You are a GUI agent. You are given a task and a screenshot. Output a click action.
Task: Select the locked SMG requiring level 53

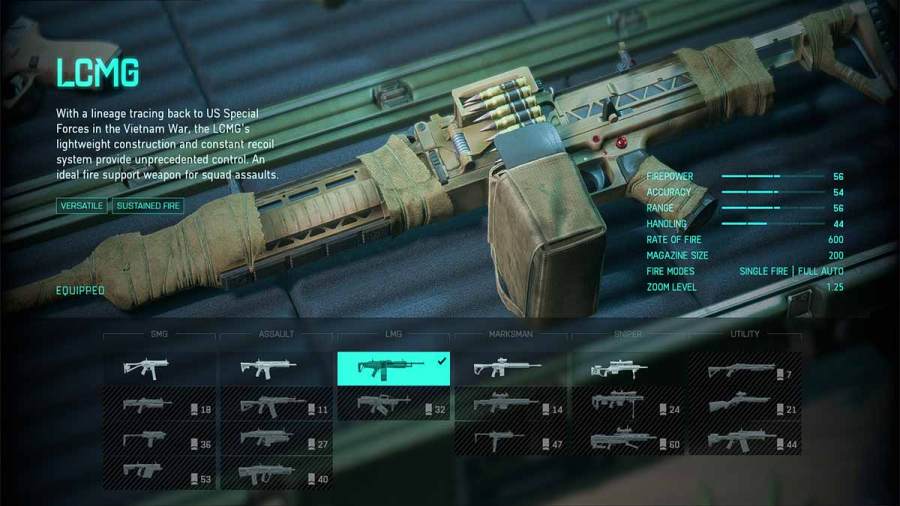tap(159, 474)
